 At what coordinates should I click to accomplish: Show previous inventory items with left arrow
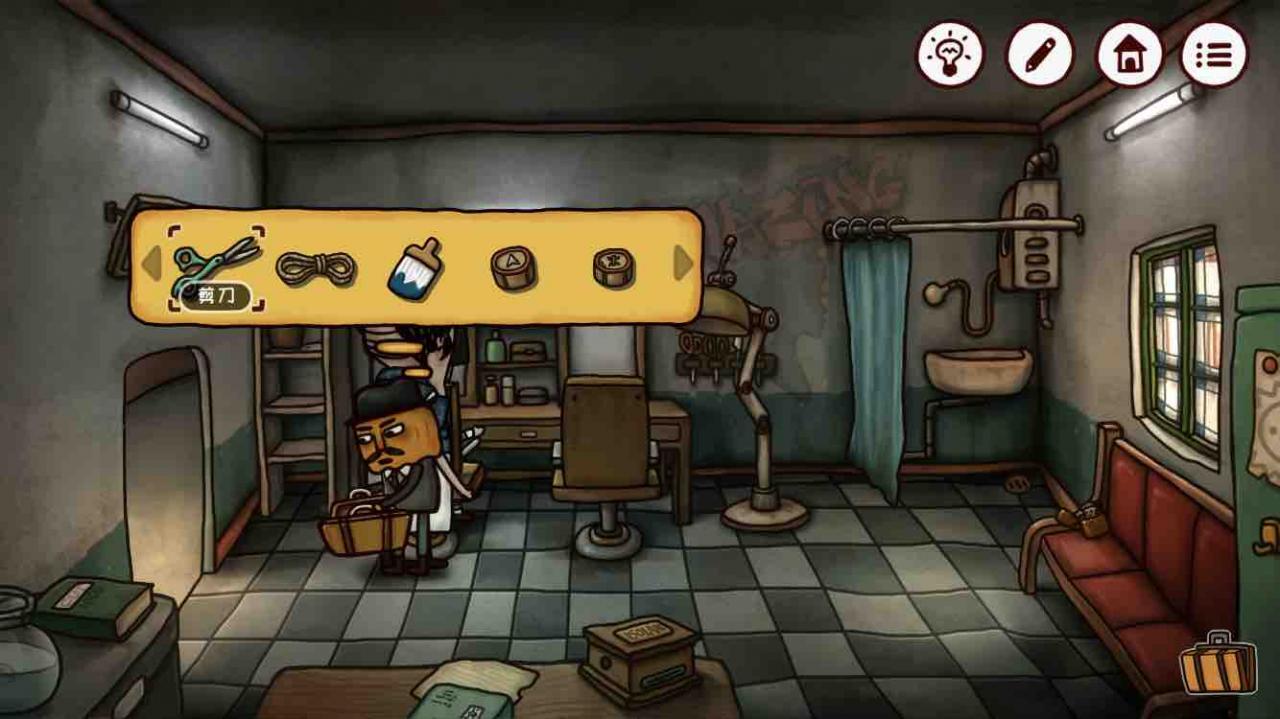point(151,264)
